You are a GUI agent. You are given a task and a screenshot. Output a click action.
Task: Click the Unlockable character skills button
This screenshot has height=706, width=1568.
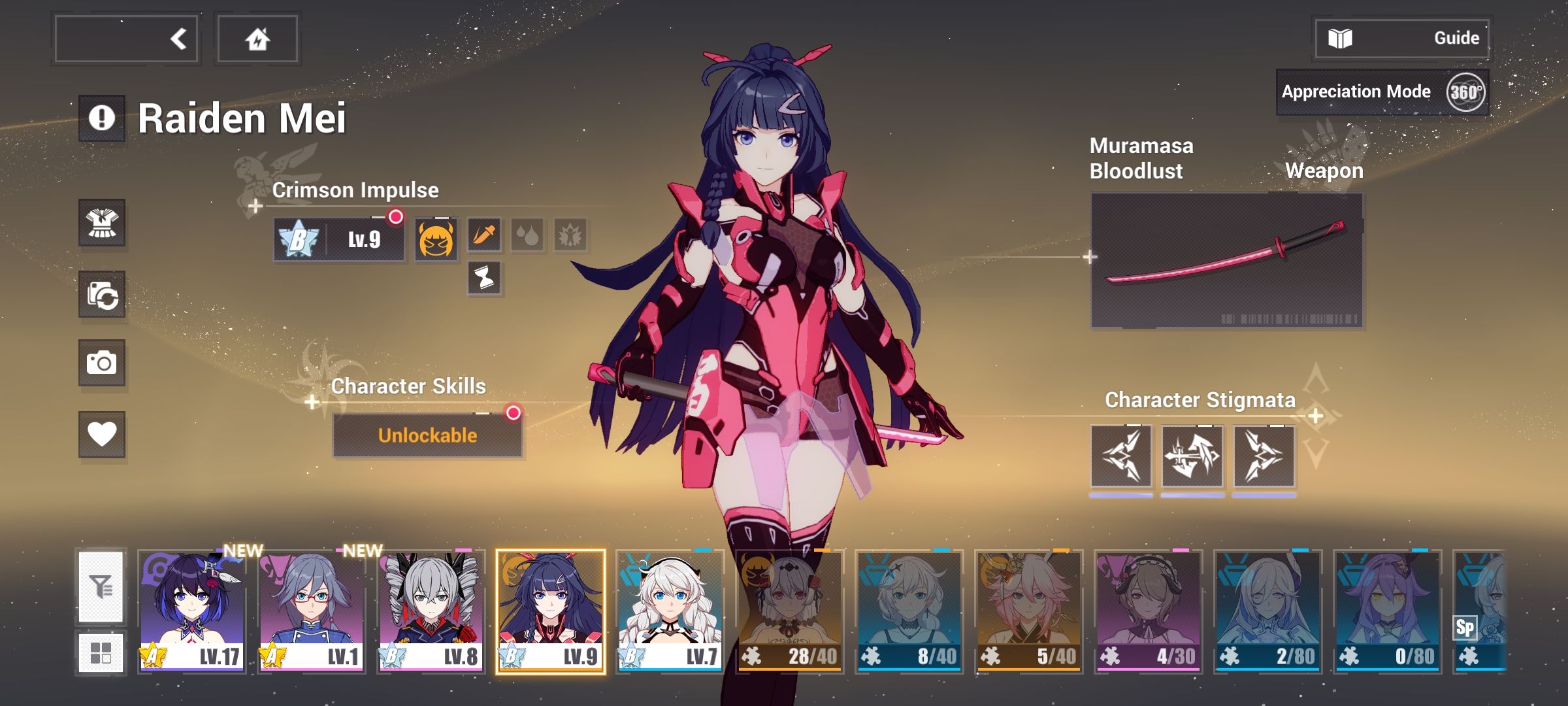(x=427, y=433)
